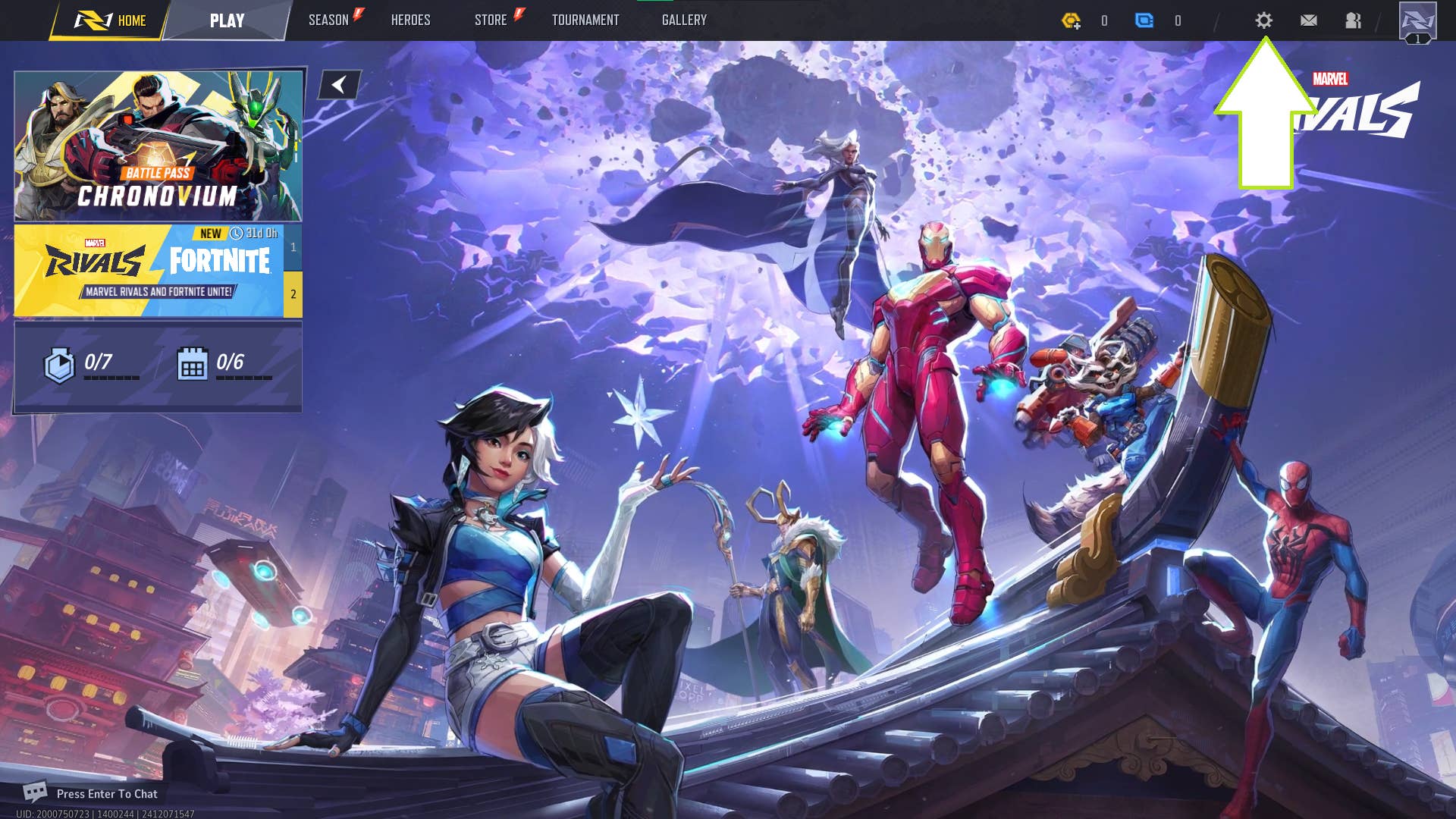The width and height of the screenshot is (1456, 819).
Task: Open the Play tab
Action: point(227,20)
